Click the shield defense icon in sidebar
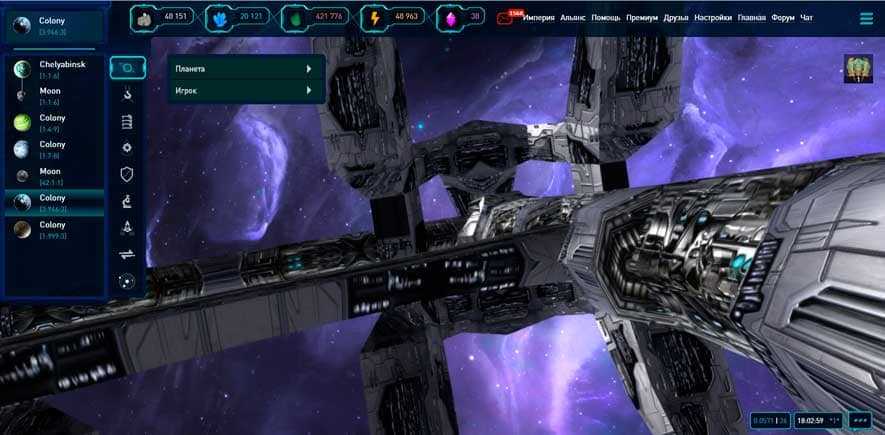The image size is (885, 435). pos(127,174)
